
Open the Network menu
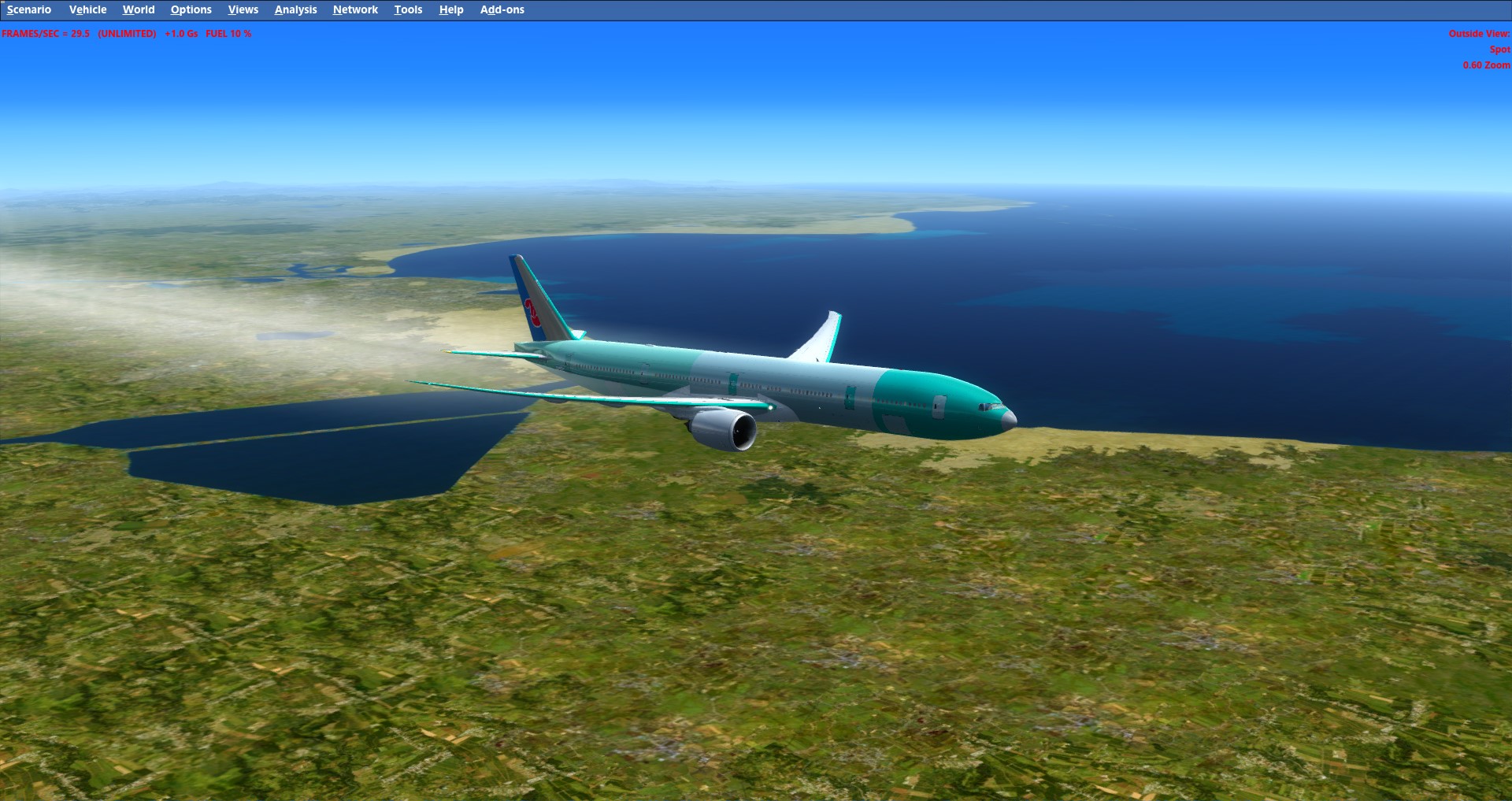tap(355, 9)
